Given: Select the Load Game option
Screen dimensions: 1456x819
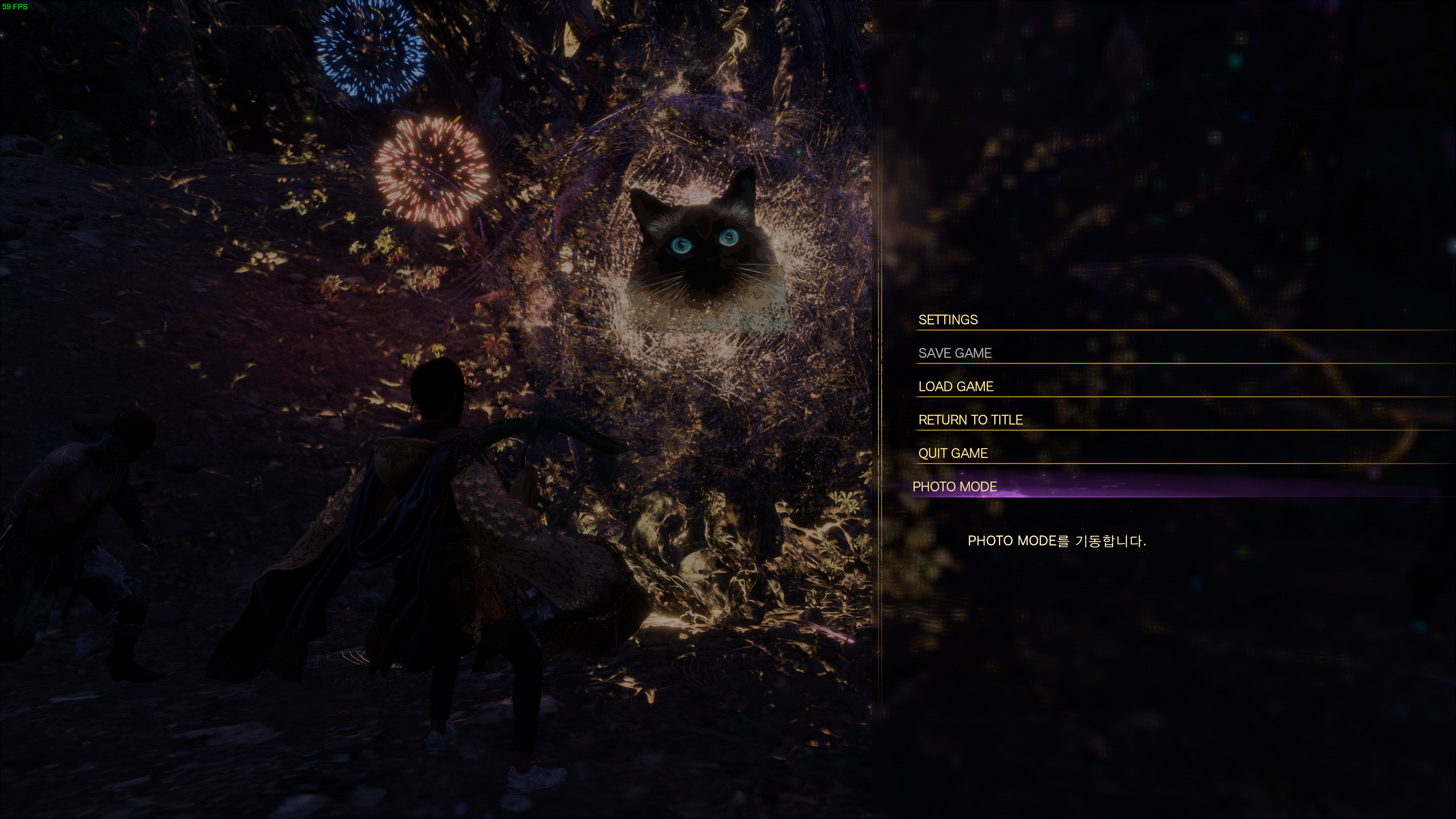Looking at the screenshot, I should pyautogui.click(x=955, y=387).
